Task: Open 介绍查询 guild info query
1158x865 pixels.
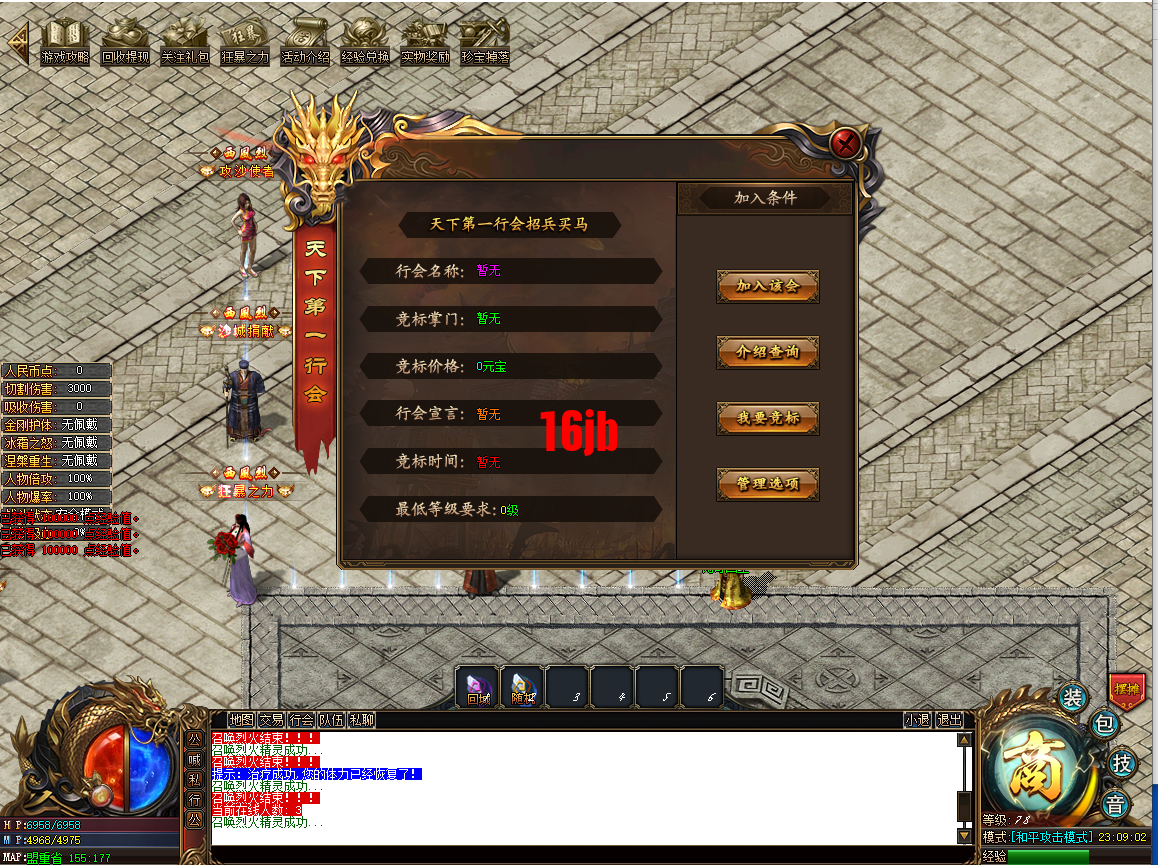Action: (x=768, y=352)
